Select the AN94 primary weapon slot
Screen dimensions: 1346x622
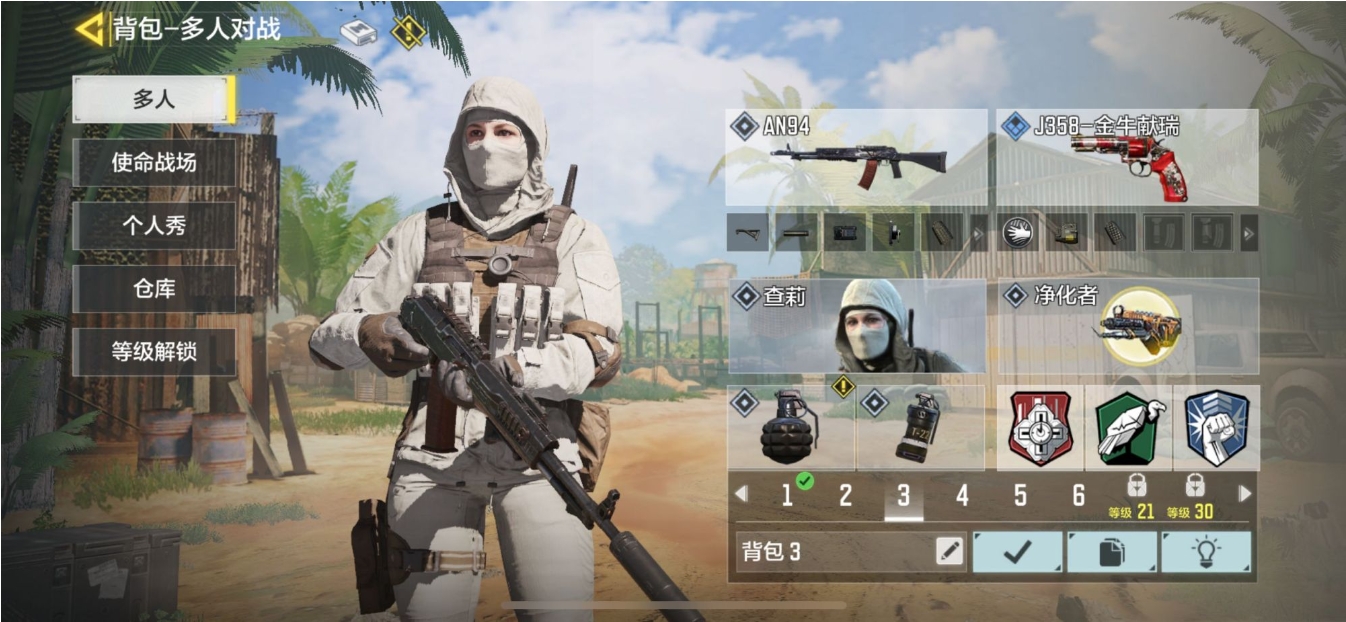pos(856,158)
